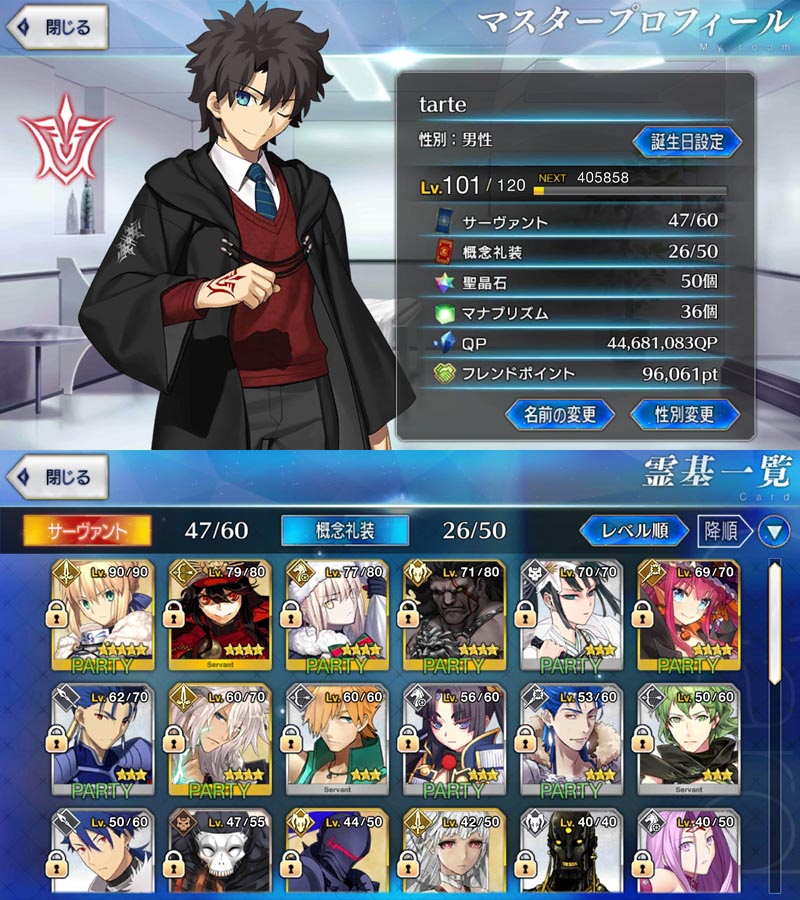The image size is (800, 900).
Task: Switch to the 概念礼装 tab
Action: [x=345, y=530]
